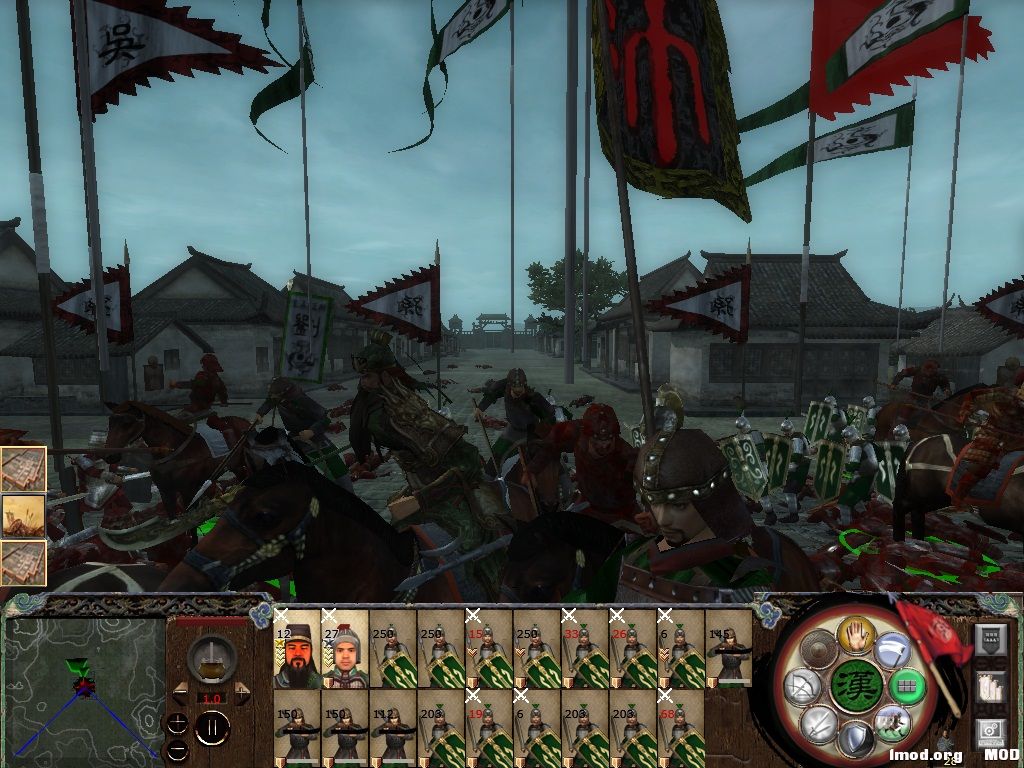Toggle the guard mode shield icon
1024x768 pixels.
pyautogui.click(x=856, y=740)
